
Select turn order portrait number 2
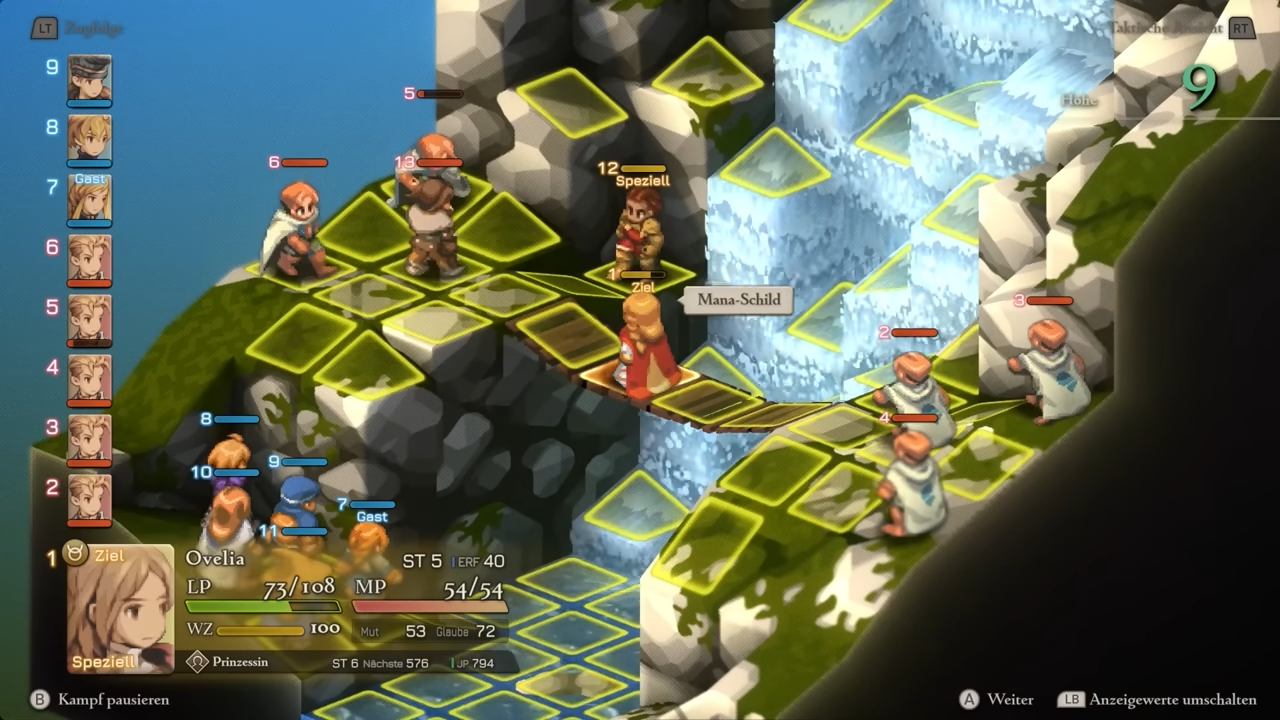89,499
